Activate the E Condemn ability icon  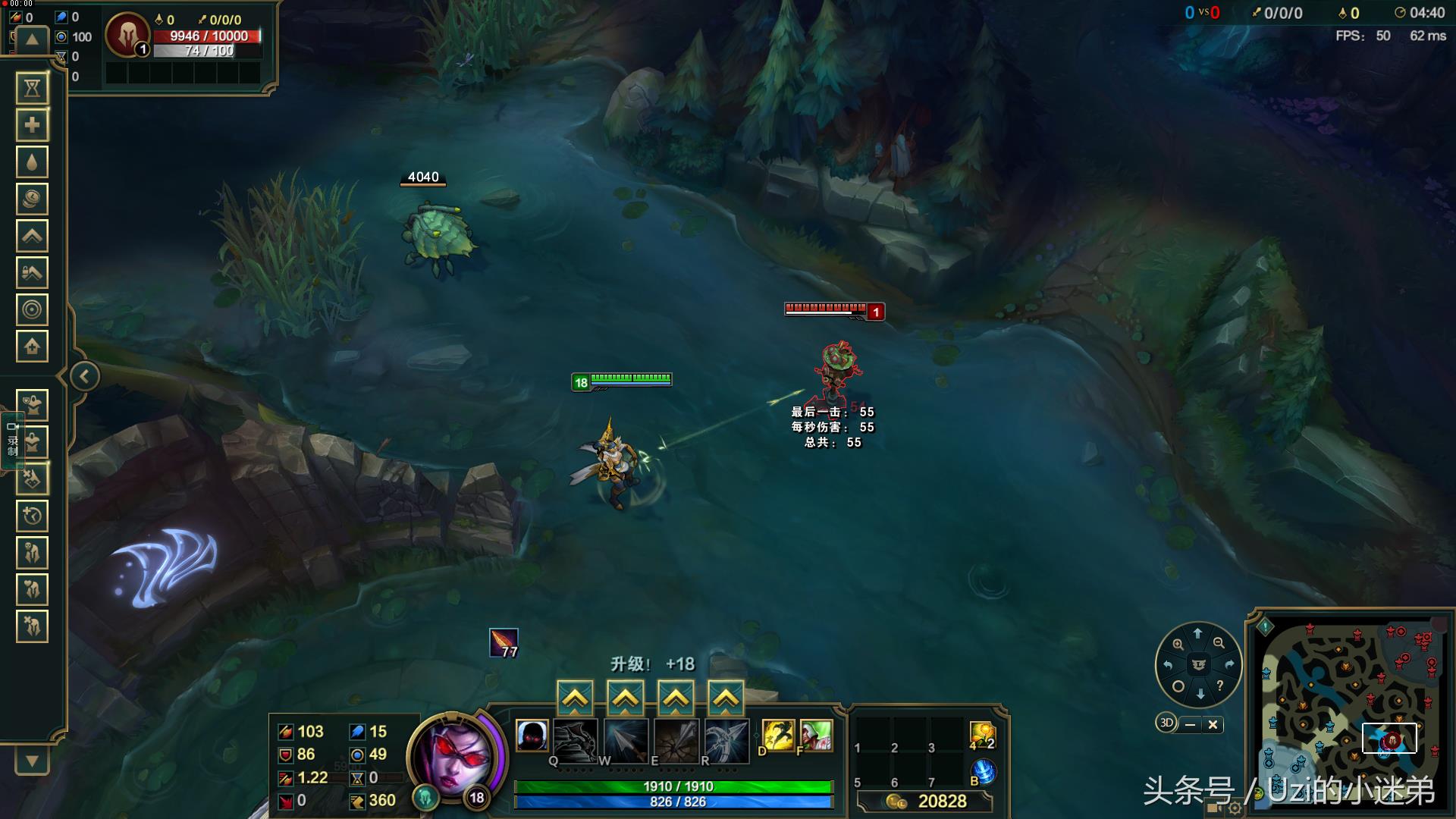tap(676, 739)
